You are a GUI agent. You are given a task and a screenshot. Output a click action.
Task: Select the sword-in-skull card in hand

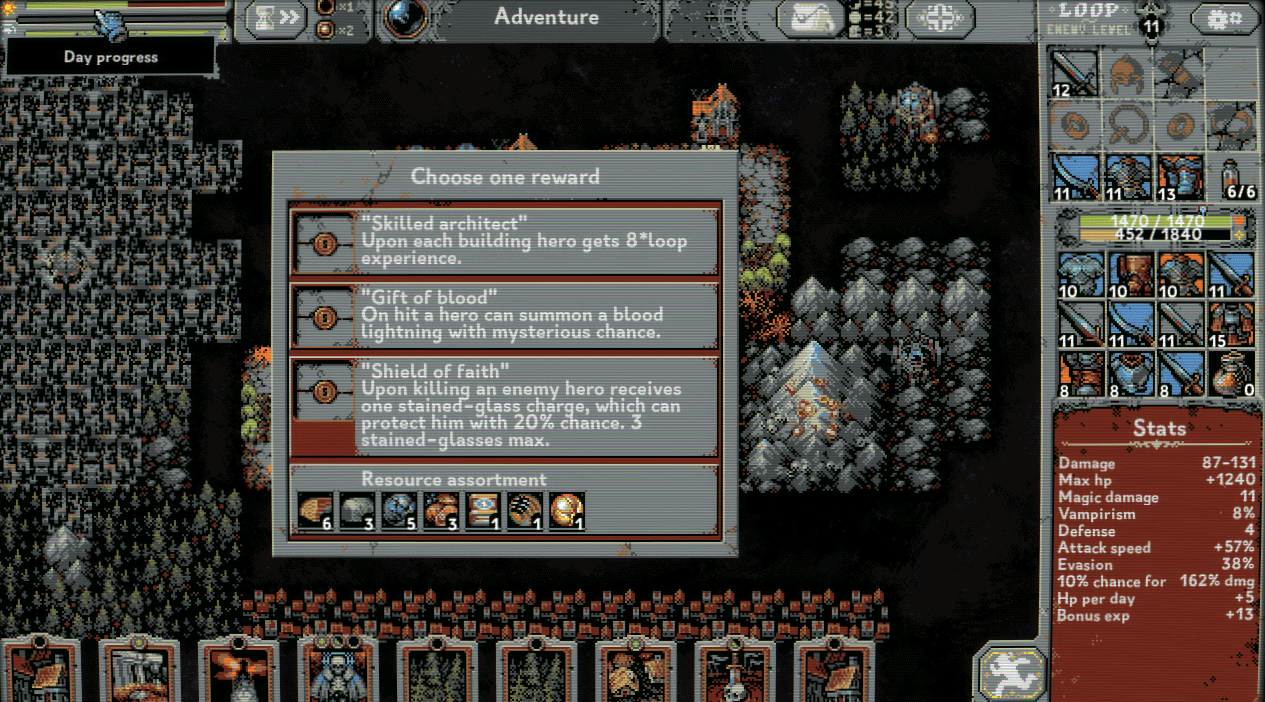click(734, 672)
